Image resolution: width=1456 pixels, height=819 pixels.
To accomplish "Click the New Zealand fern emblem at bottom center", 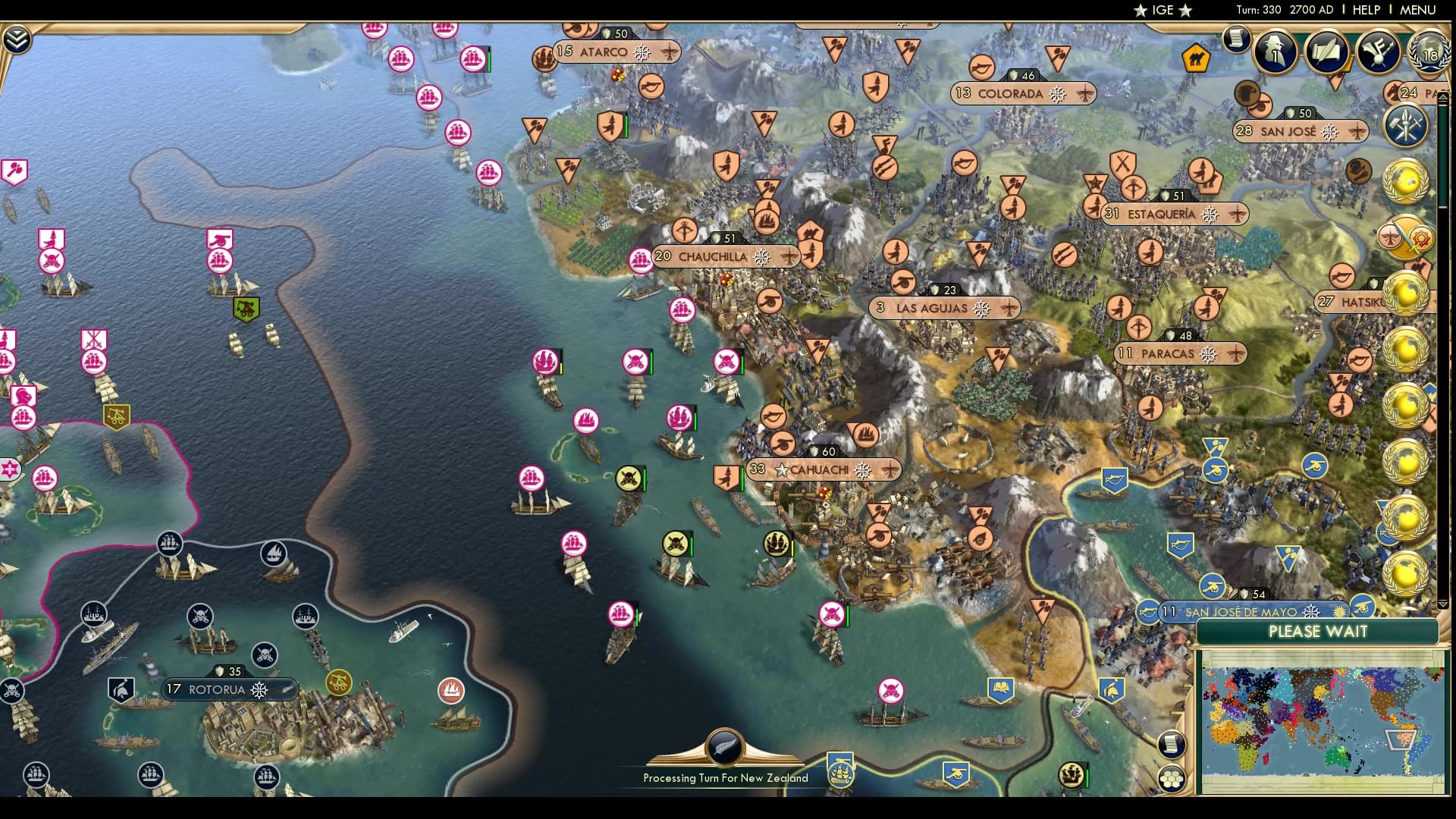I will click(724, 747).
